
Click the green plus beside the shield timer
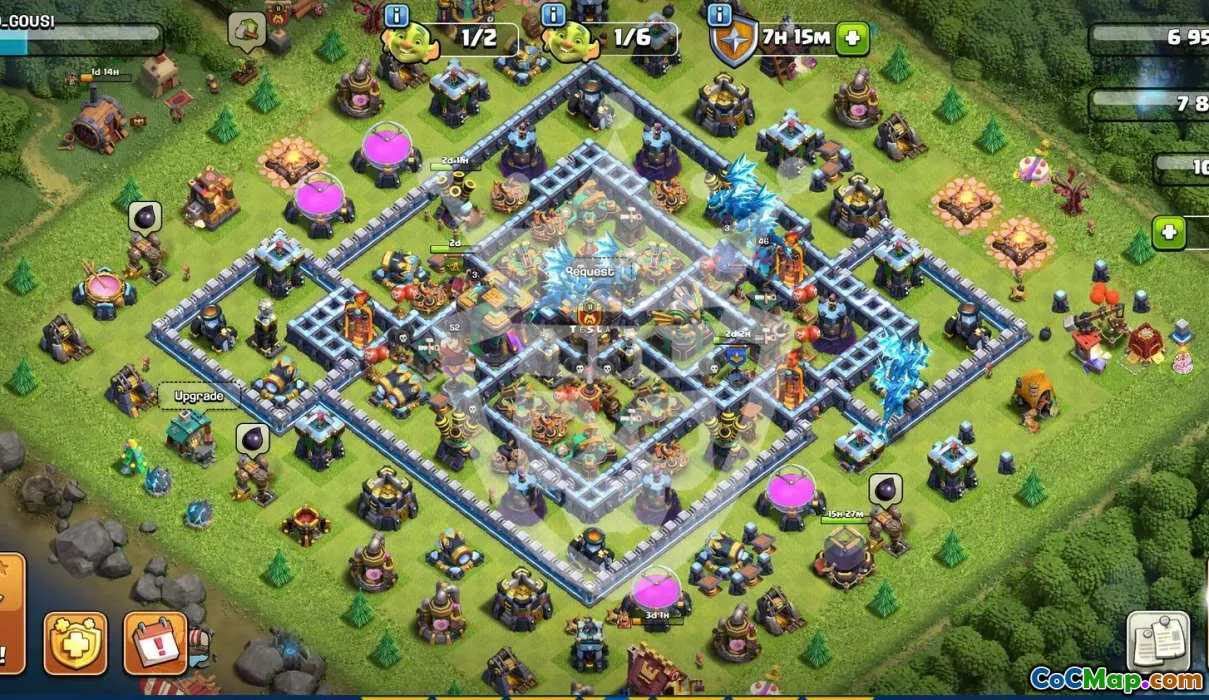coord(852,38)
